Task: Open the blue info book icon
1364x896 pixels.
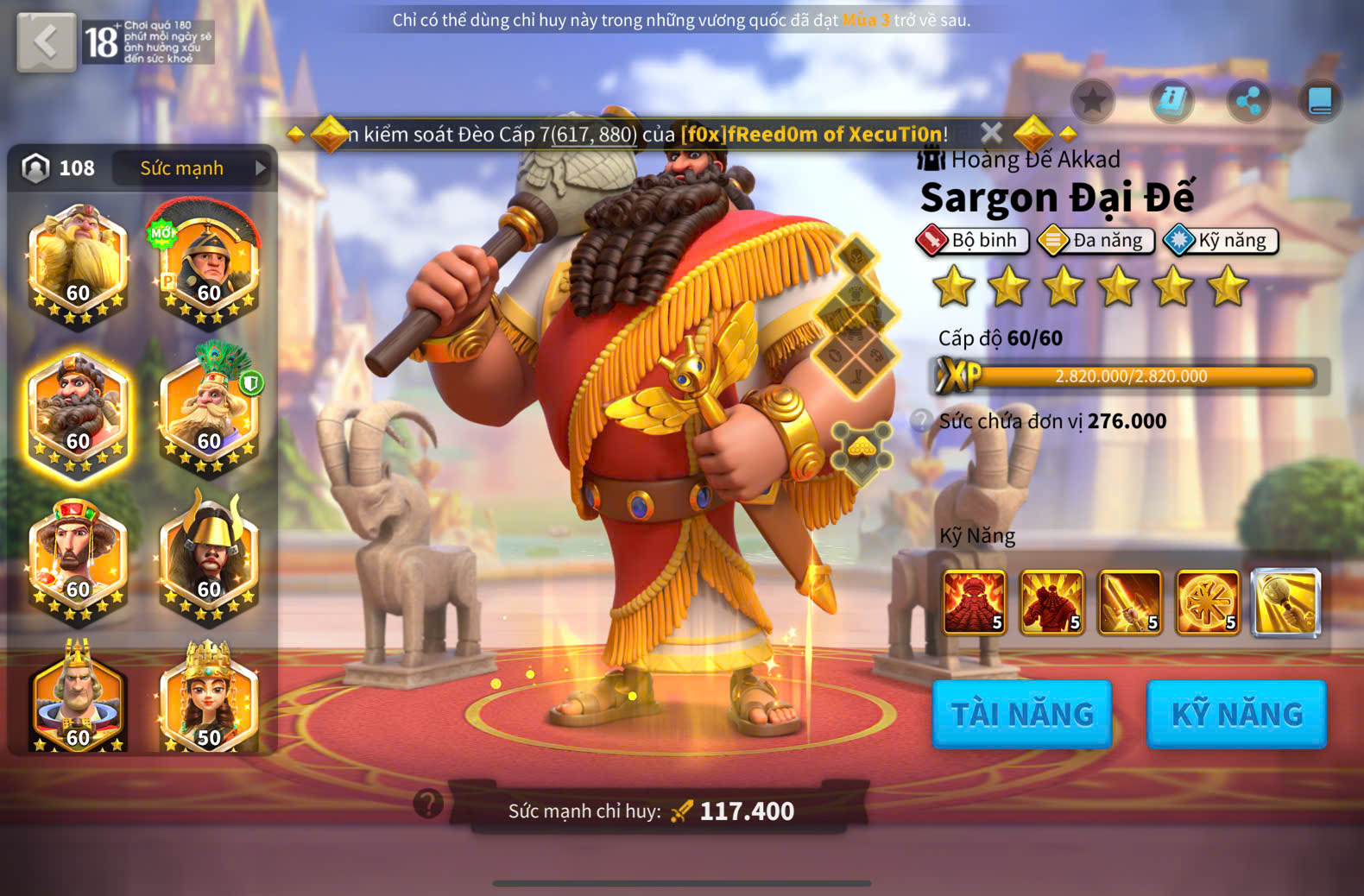Action: click(x=1171, y=102)
